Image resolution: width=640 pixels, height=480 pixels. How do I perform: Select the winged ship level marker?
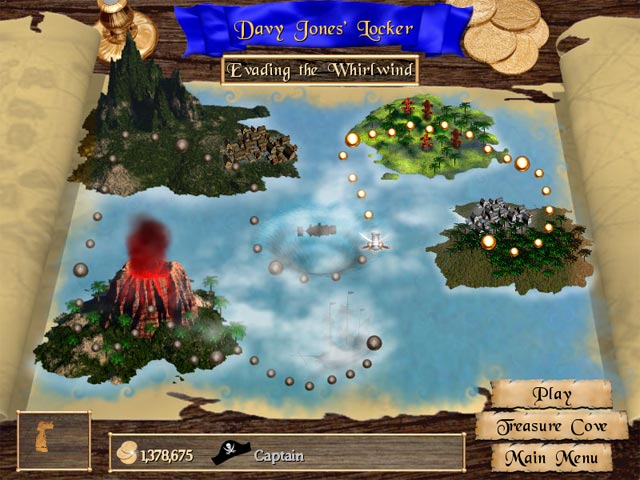[373, 239]
